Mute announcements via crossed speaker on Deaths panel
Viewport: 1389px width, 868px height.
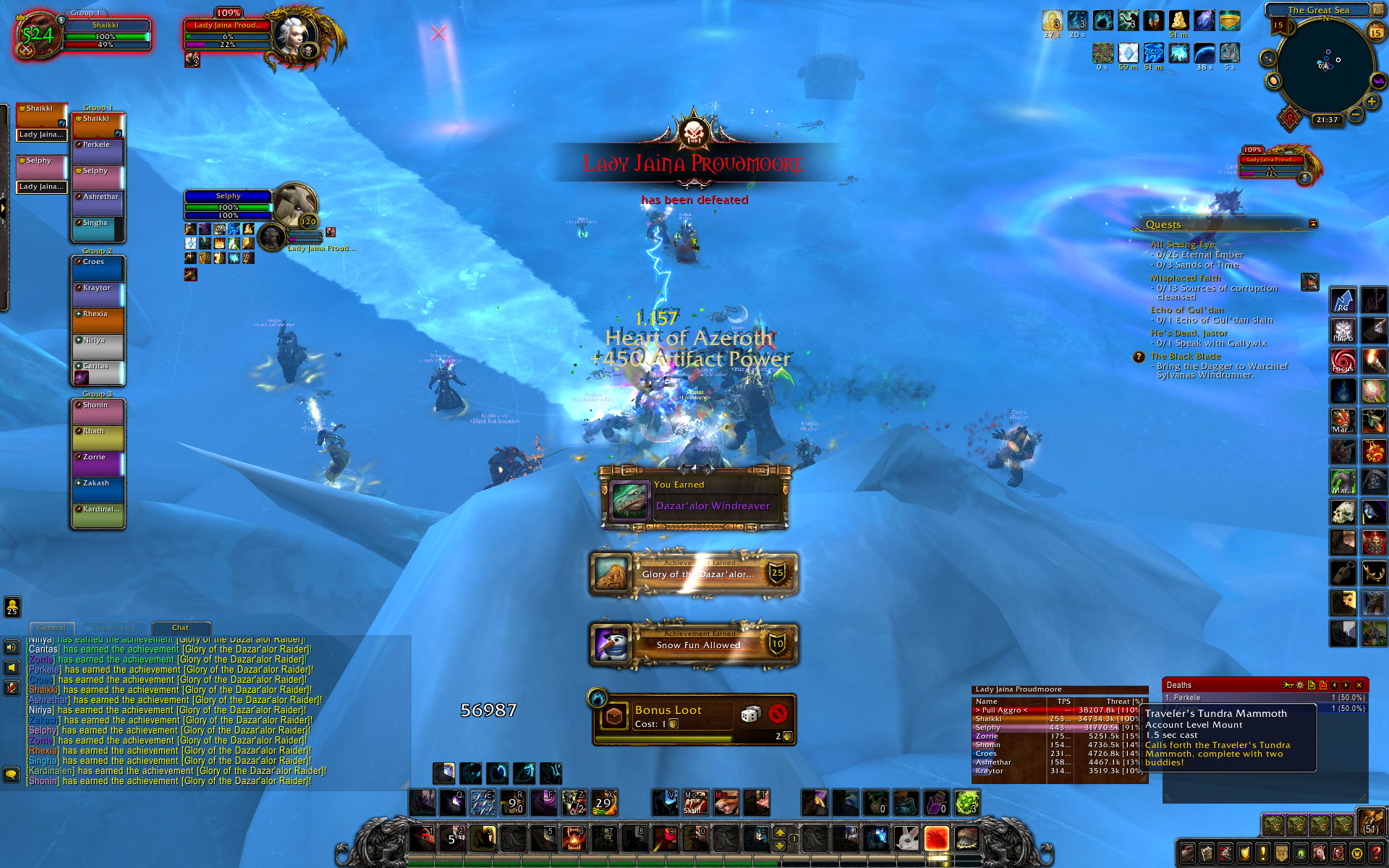click(1323, 686)
